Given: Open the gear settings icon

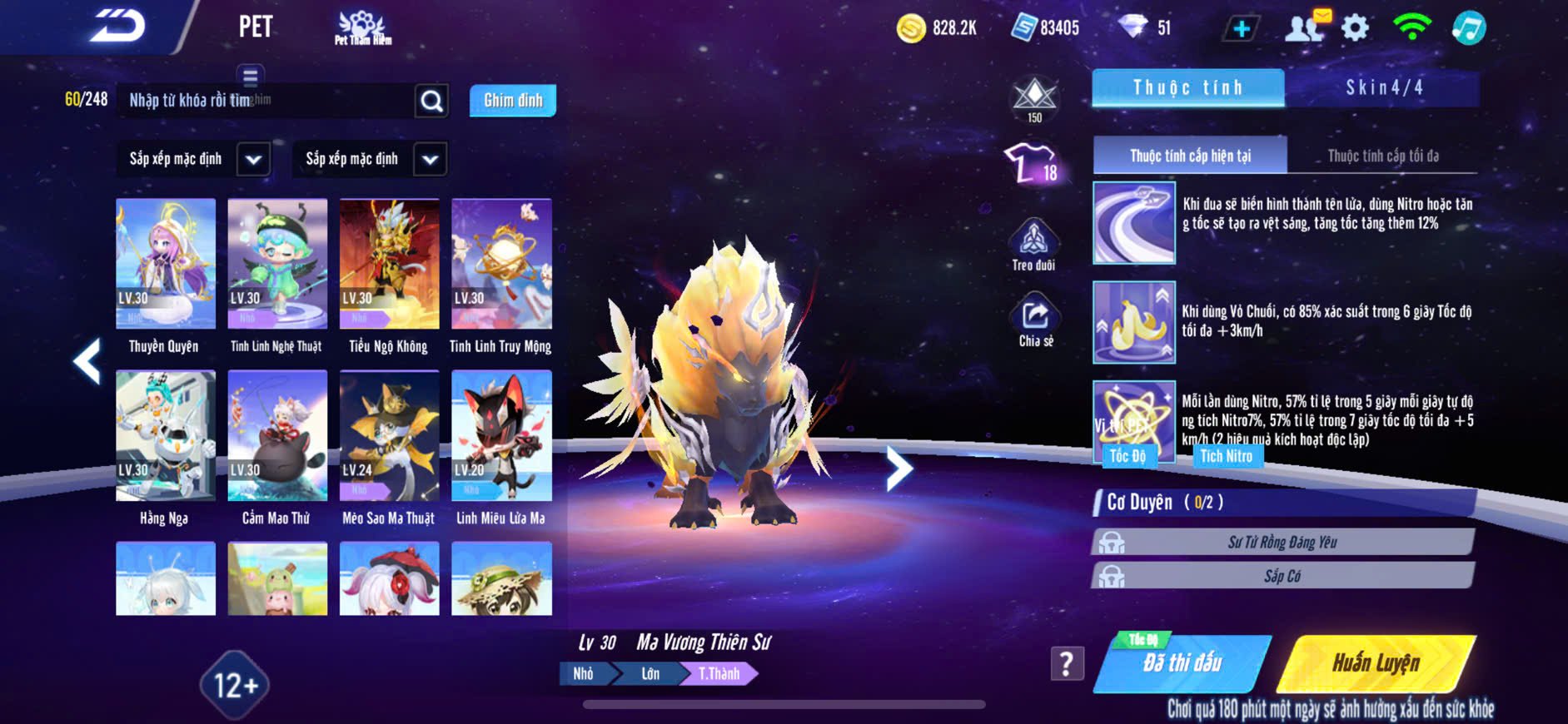Looking at the screenshot, I should 1355,28.
